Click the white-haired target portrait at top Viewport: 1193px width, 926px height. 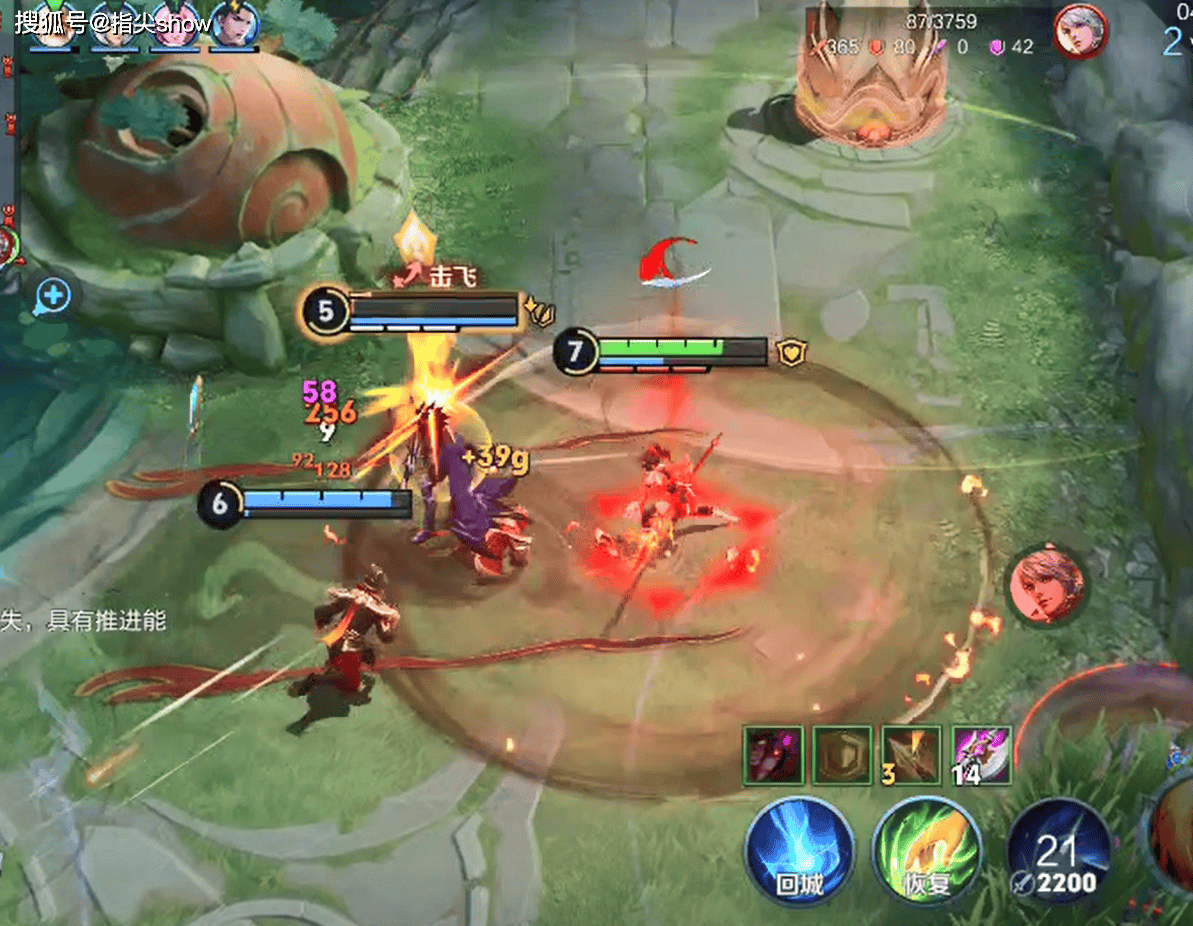(x=1078, y=31)
